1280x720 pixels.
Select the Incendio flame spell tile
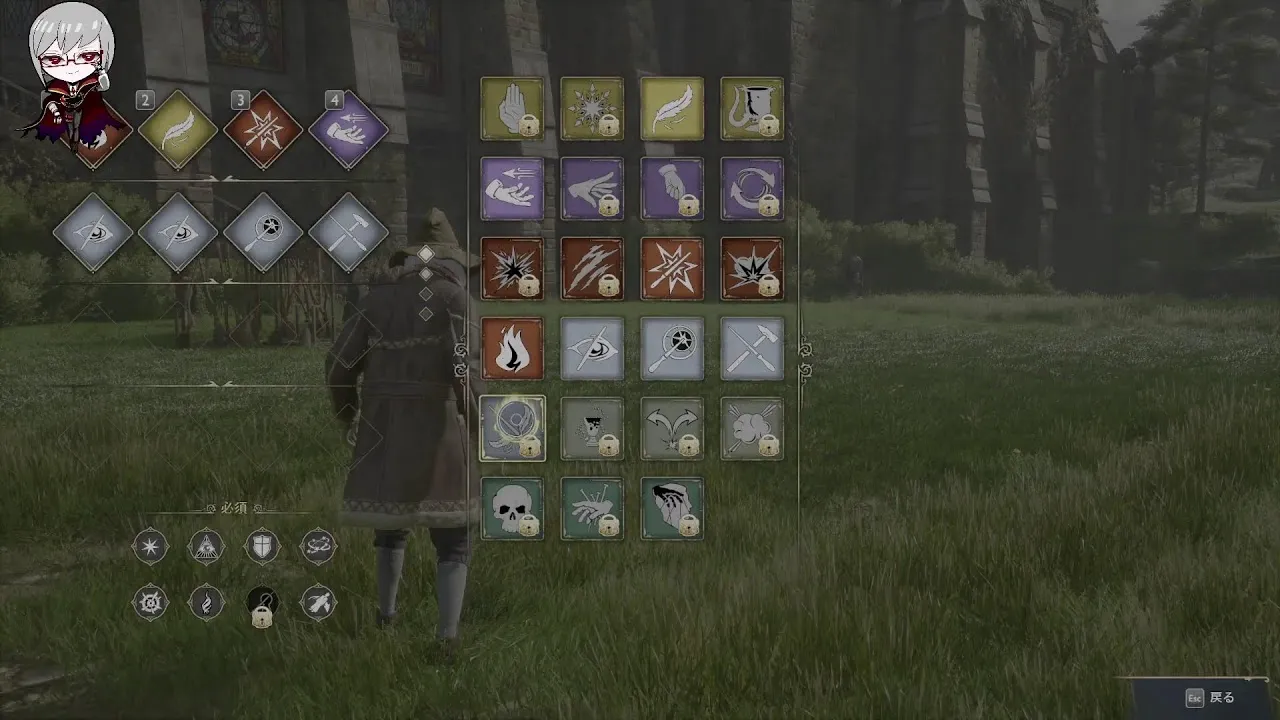512,349
